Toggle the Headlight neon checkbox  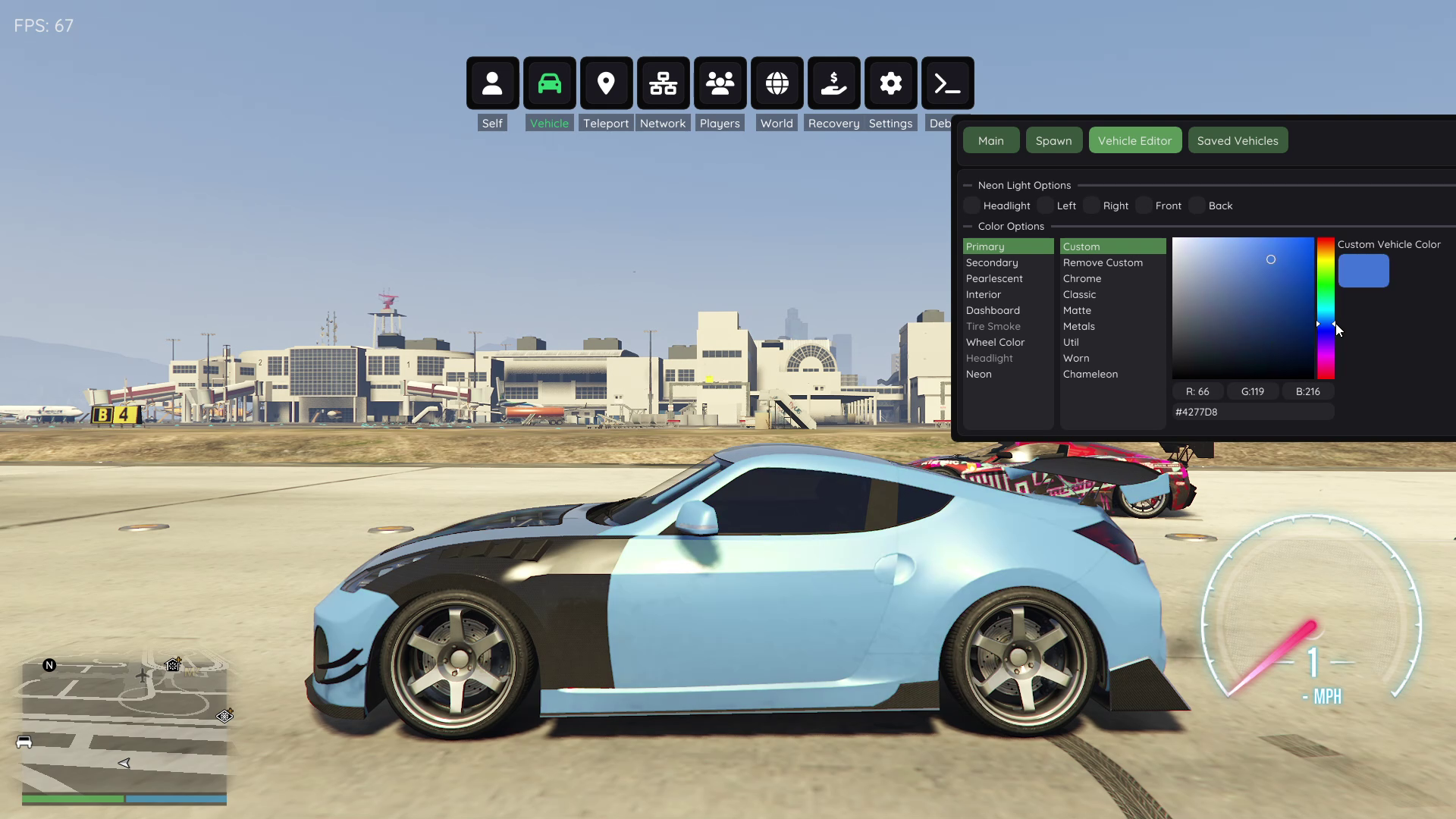click(x=971, y=206)
